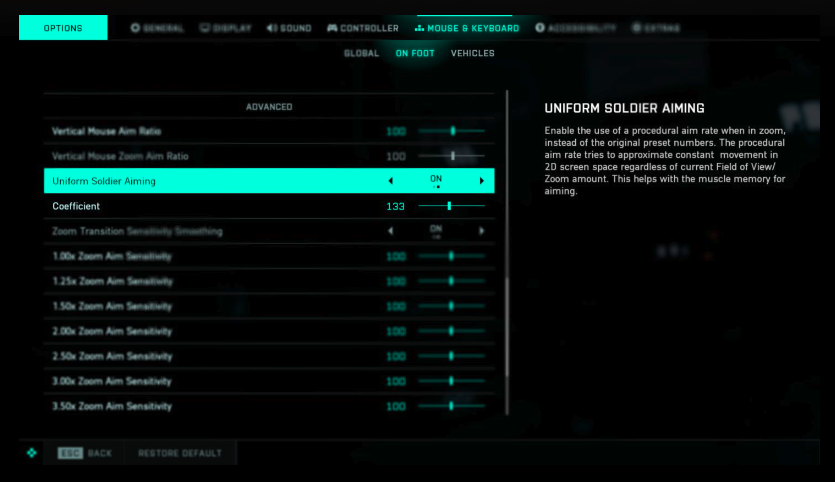Click the Uniform Soldier Aiming left arrow

point(390,181)
